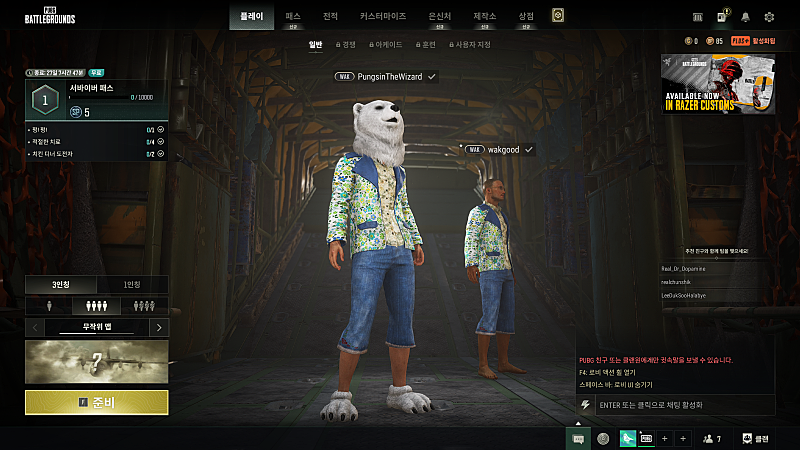
Task: Open the 상점 (Store) tab
Action: (x=526, y=17)
